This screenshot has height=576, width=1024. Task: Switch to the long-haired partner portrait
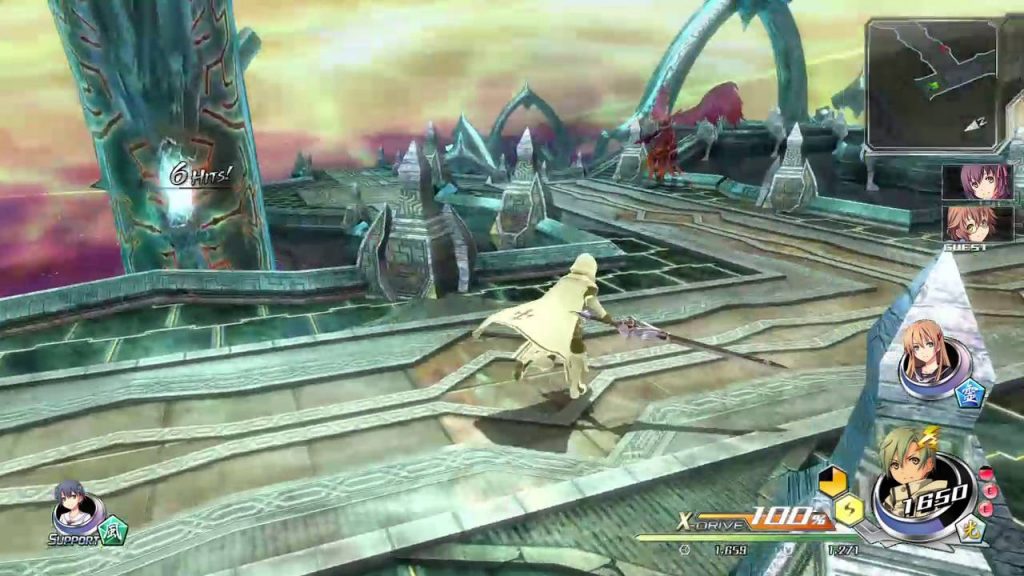[927, 351]
